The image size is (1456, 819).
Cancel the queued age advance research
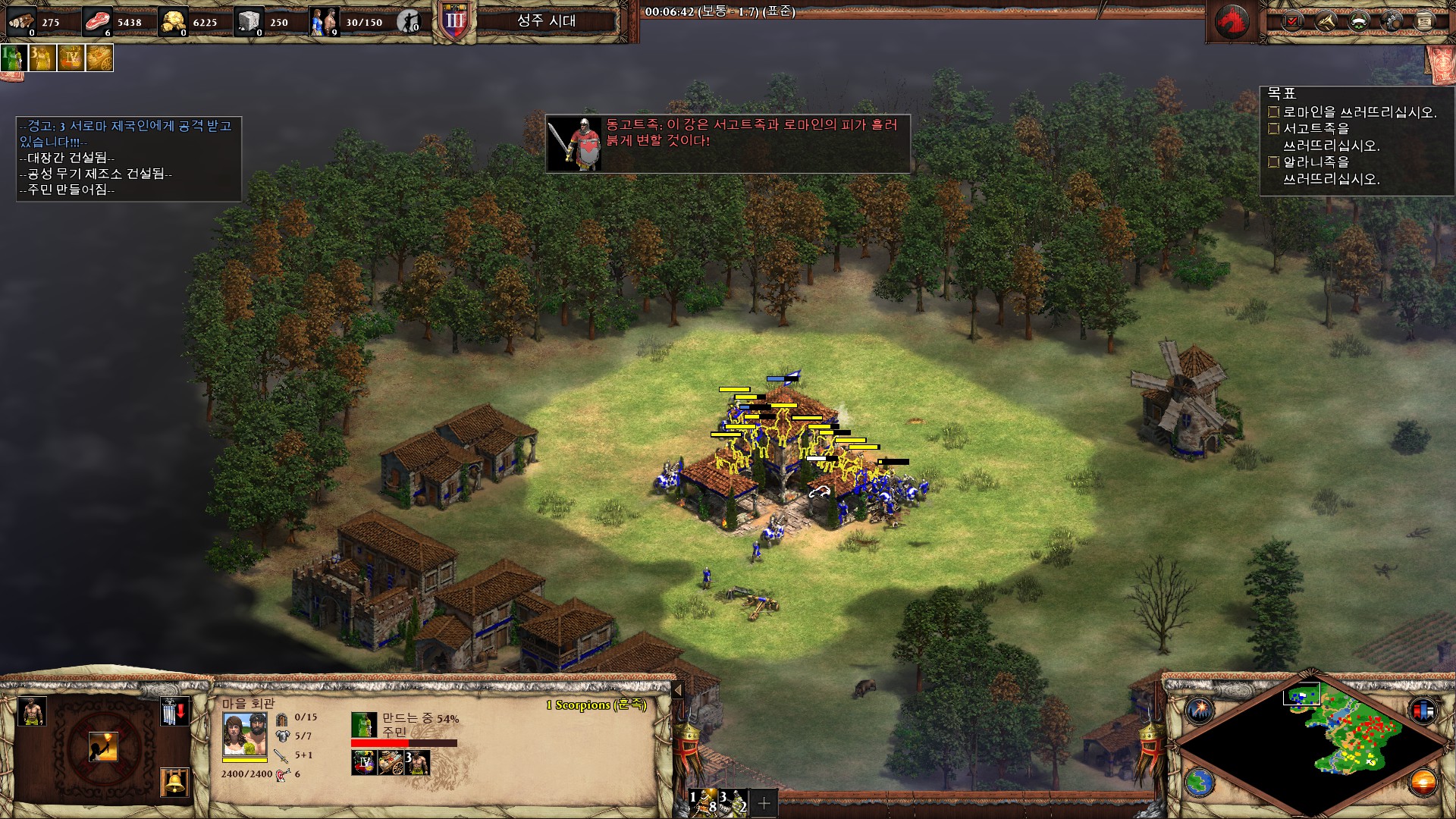point(365,761)
